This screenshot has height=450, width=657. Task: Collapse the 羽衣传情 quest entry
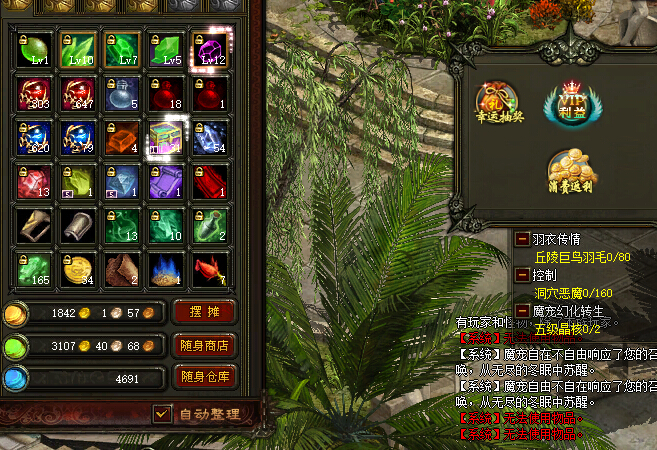[x=522, y=239]
